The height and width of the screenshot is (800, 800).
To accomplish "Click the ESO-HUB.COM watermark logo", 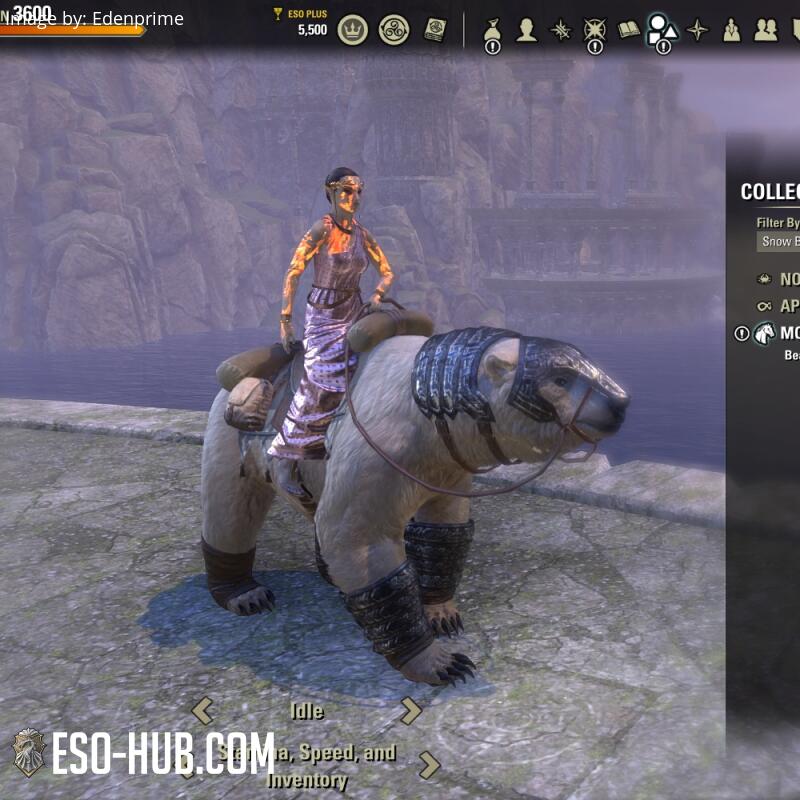I will (x=140, y=752).
